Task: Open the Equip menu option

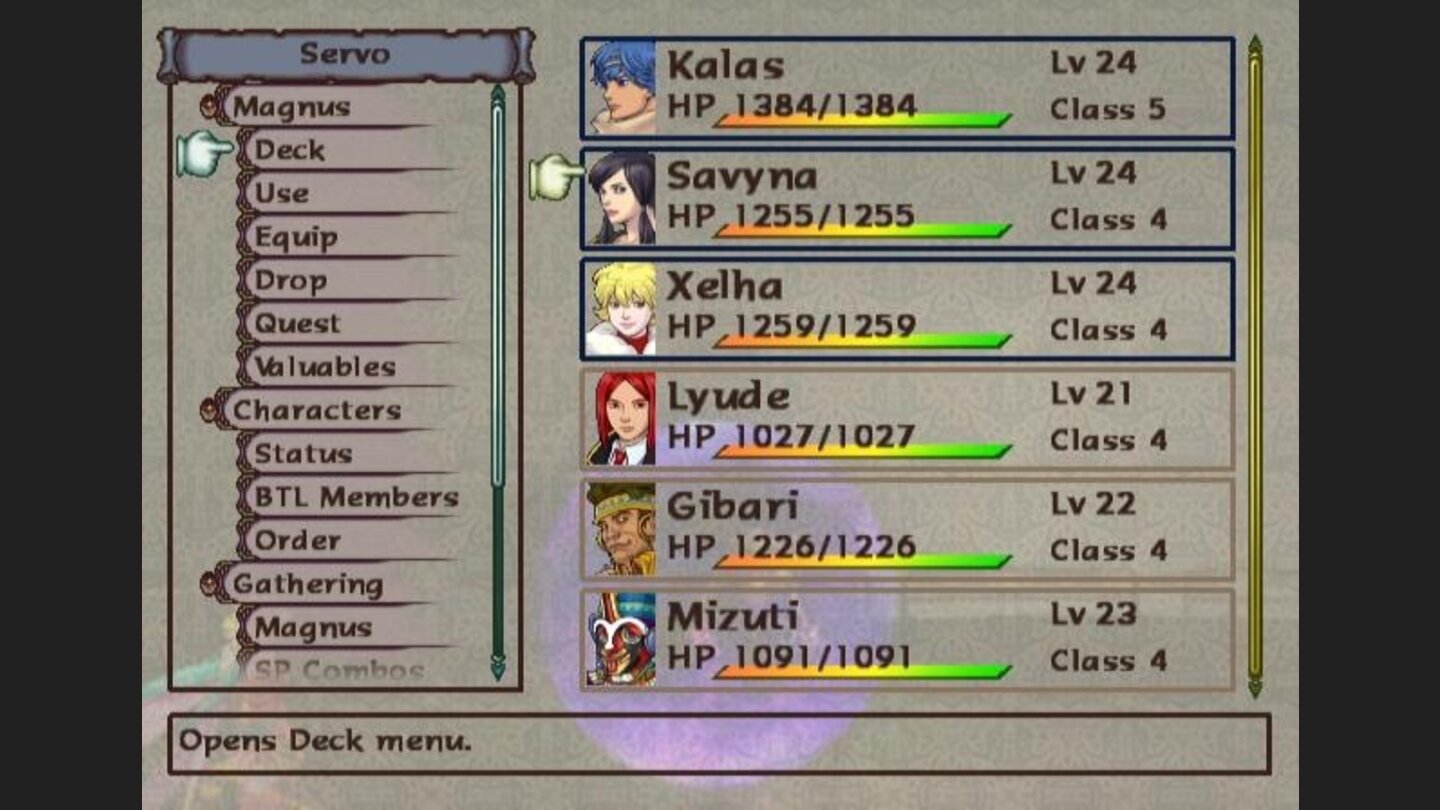Action: (x=294, y=237)
